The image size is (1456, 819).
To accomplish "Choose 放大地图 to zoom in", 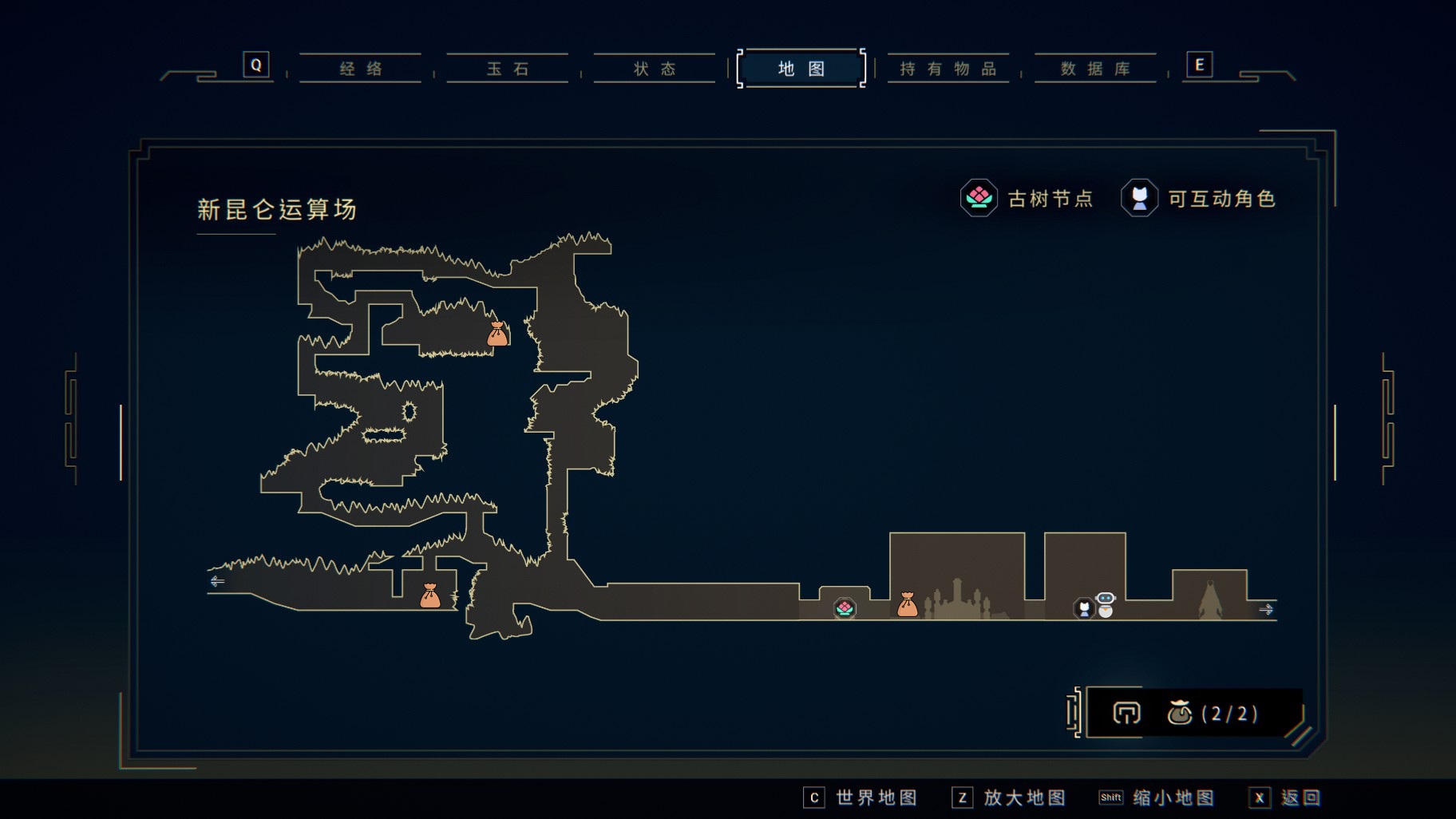I will (x=1009, y=797).
